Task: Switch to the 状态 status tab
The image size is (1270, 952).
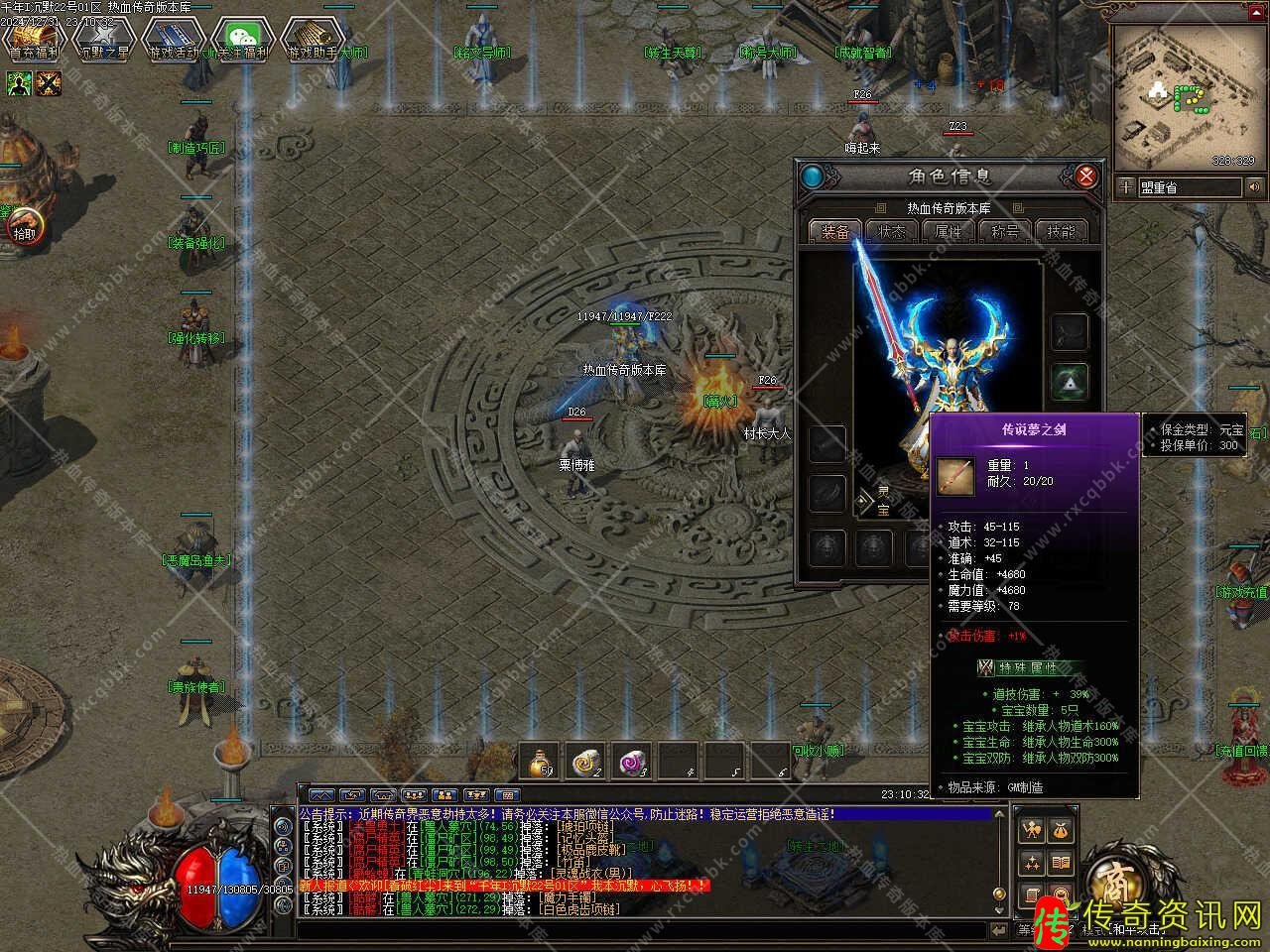Action: 891,231
